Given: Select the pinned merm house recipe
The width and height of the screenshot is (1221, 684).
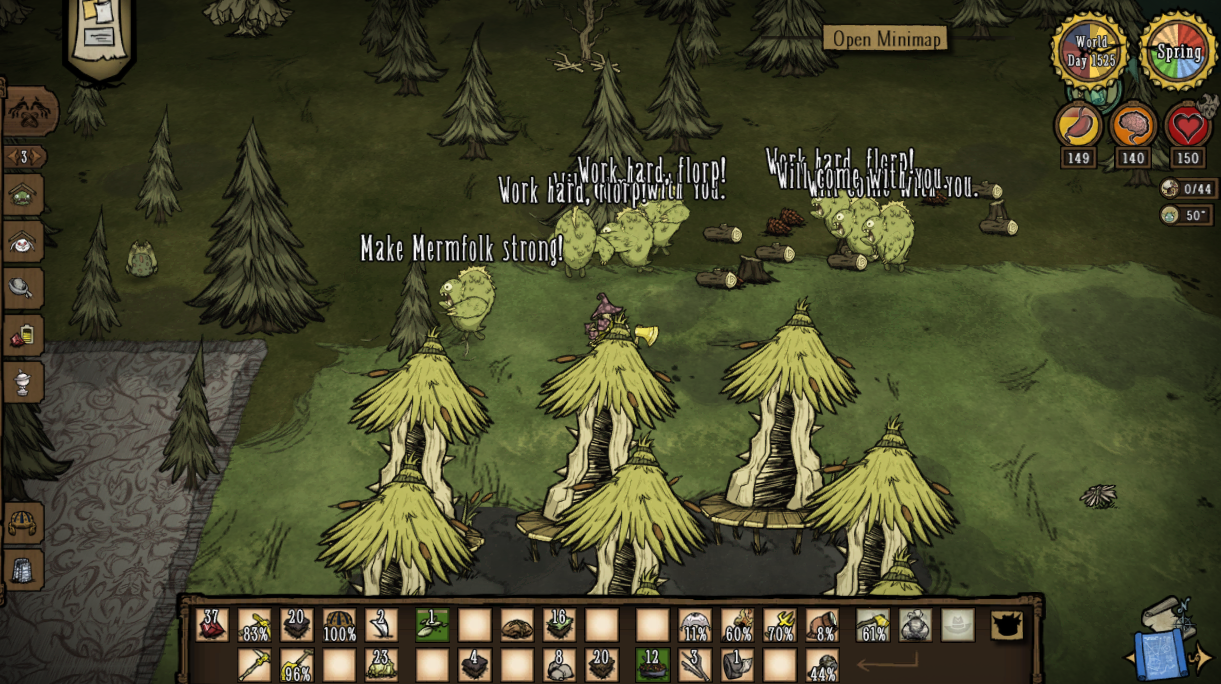Looking at the screenshot, I should point(22,195).
